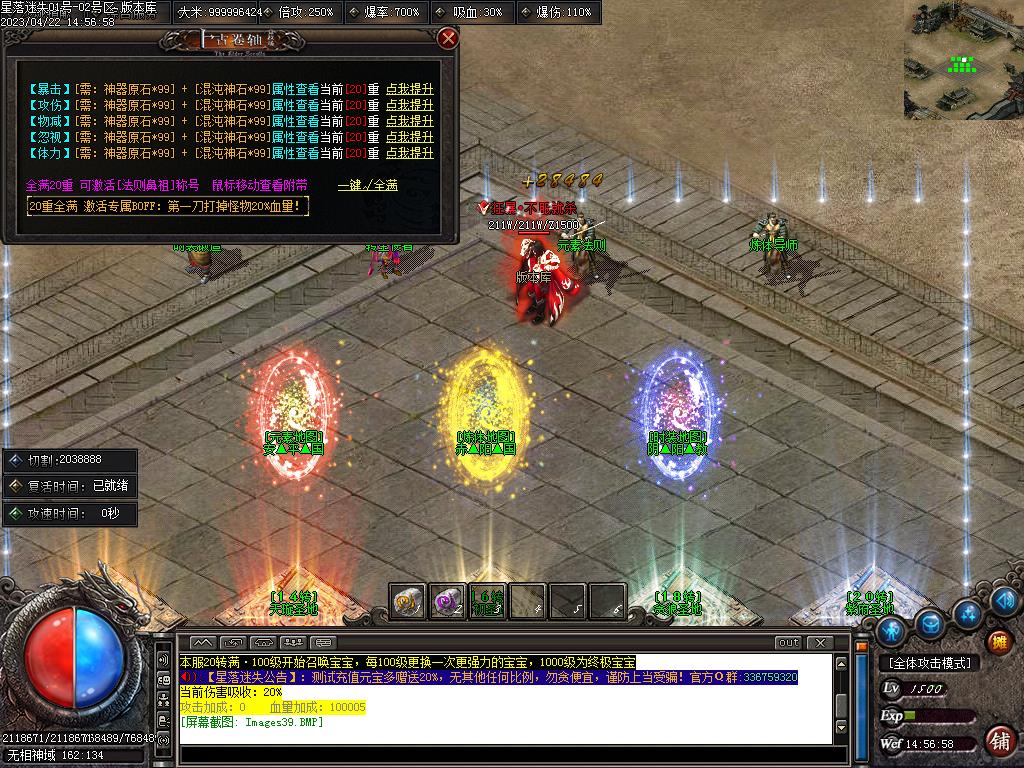Close the 古卷轴 scroll dialog
This screenshot has width=1024, height=768.
448,38
